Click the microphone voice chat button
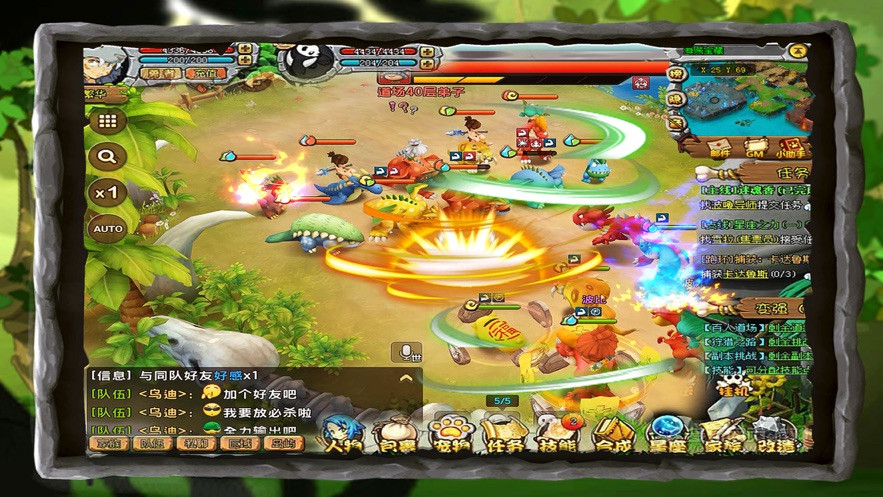883x497 pixels. pos(406,352)
